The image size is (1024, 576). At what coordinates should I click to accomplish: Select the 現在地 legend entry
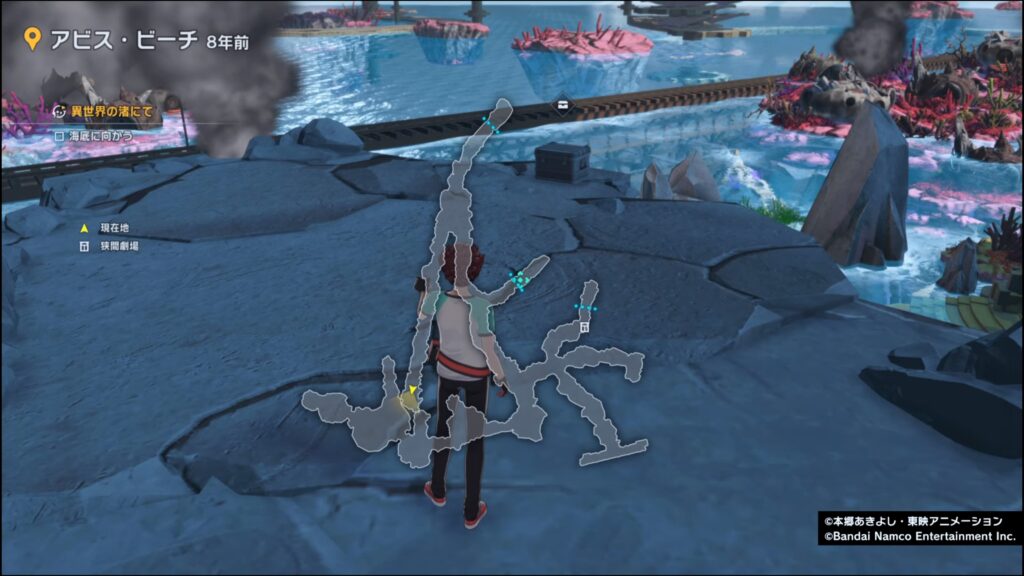point(107,228)
